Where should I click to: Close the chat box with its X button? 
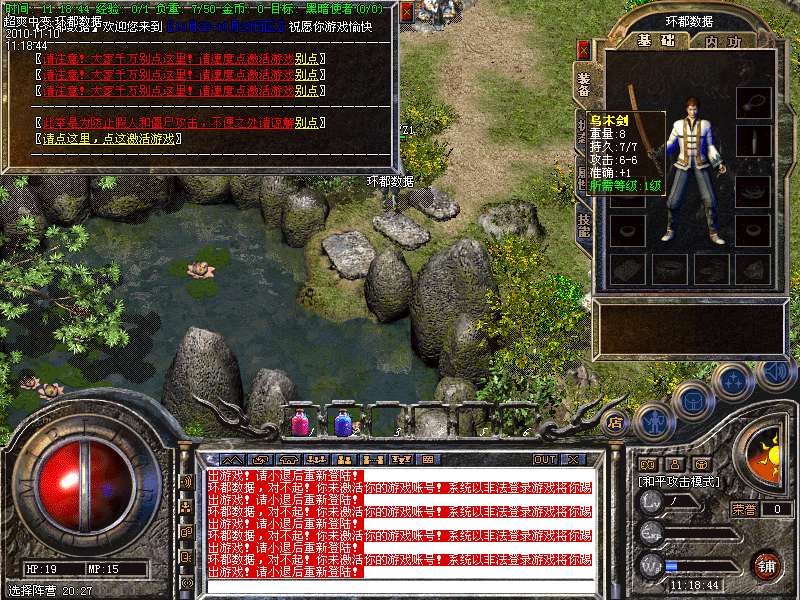tap(572, 459)
